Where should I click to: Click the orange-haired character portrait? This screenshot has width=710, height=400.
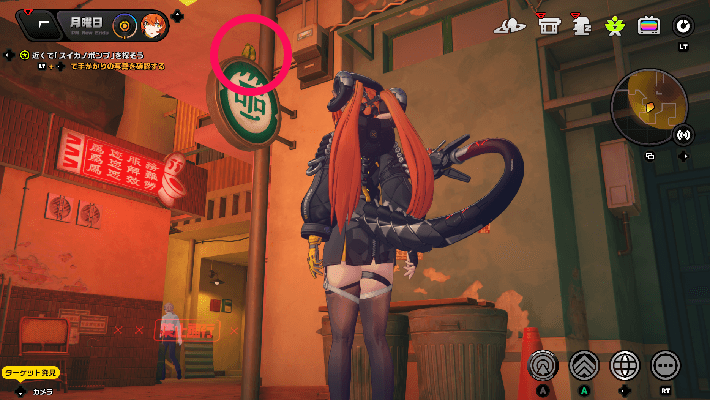154,24
